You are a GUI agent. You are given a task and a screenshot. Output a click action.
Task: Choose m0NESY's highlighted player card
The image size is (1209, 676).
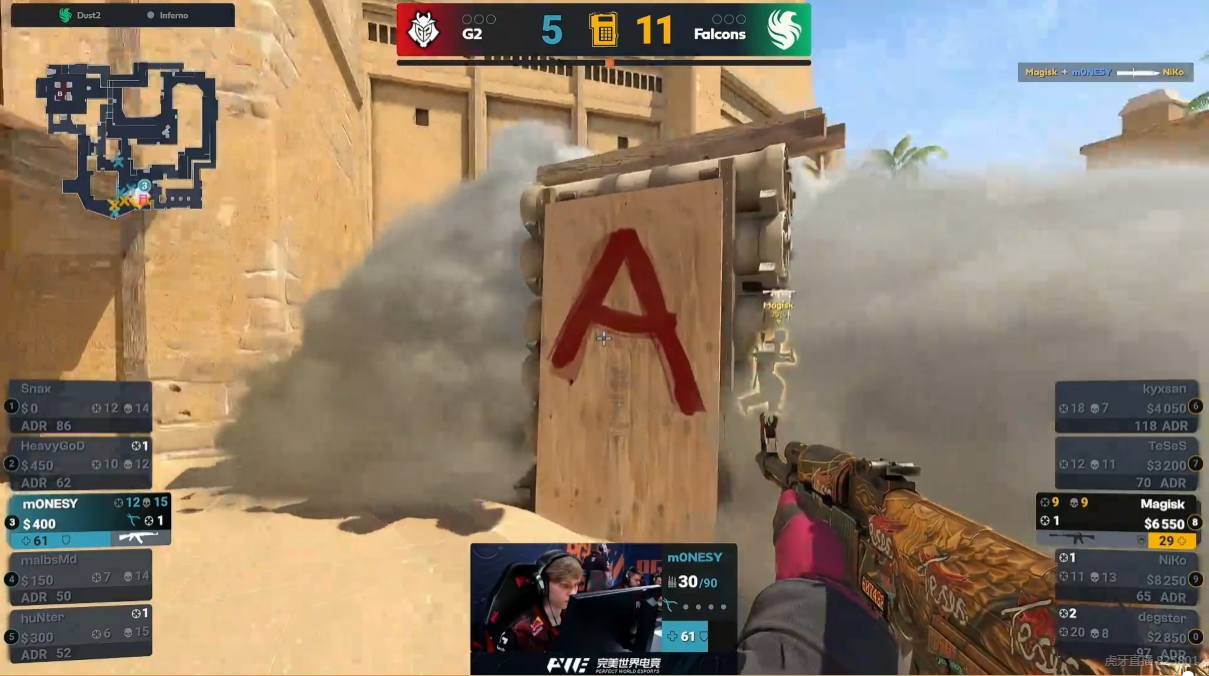click(90, 520)
